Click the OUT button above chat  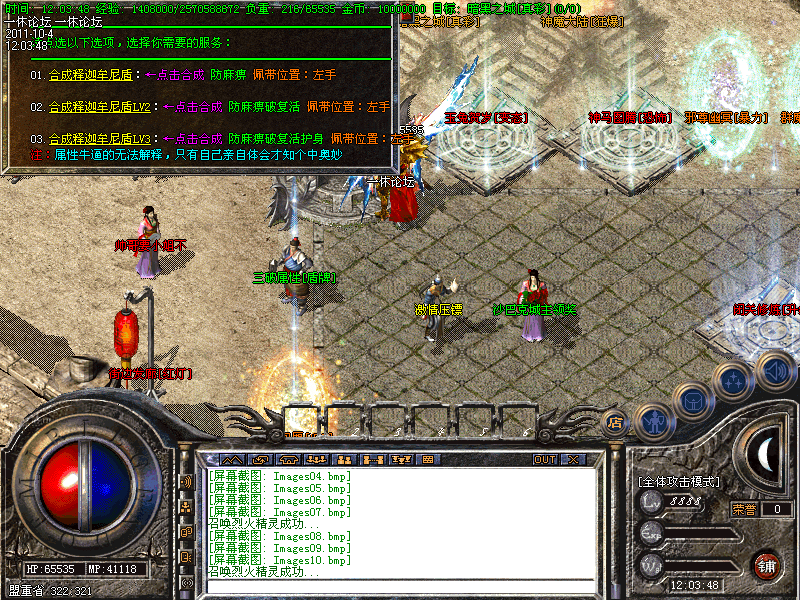[544, 460]
